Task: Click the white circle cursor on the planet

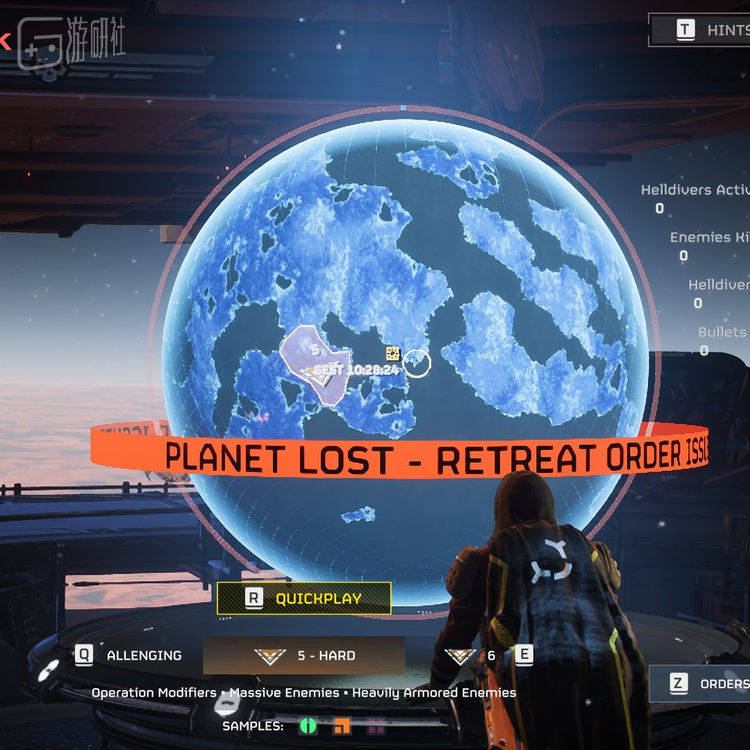Action: (x=417, y=364)
